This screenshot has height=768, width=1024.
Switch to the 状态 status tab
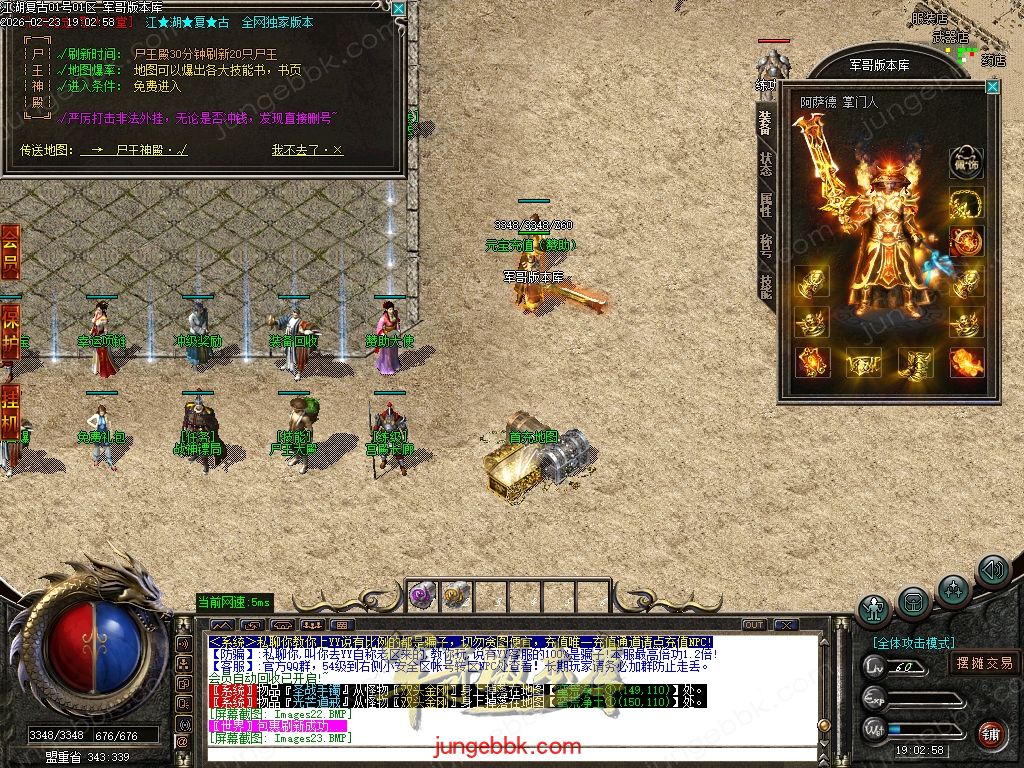coord(765,164)
